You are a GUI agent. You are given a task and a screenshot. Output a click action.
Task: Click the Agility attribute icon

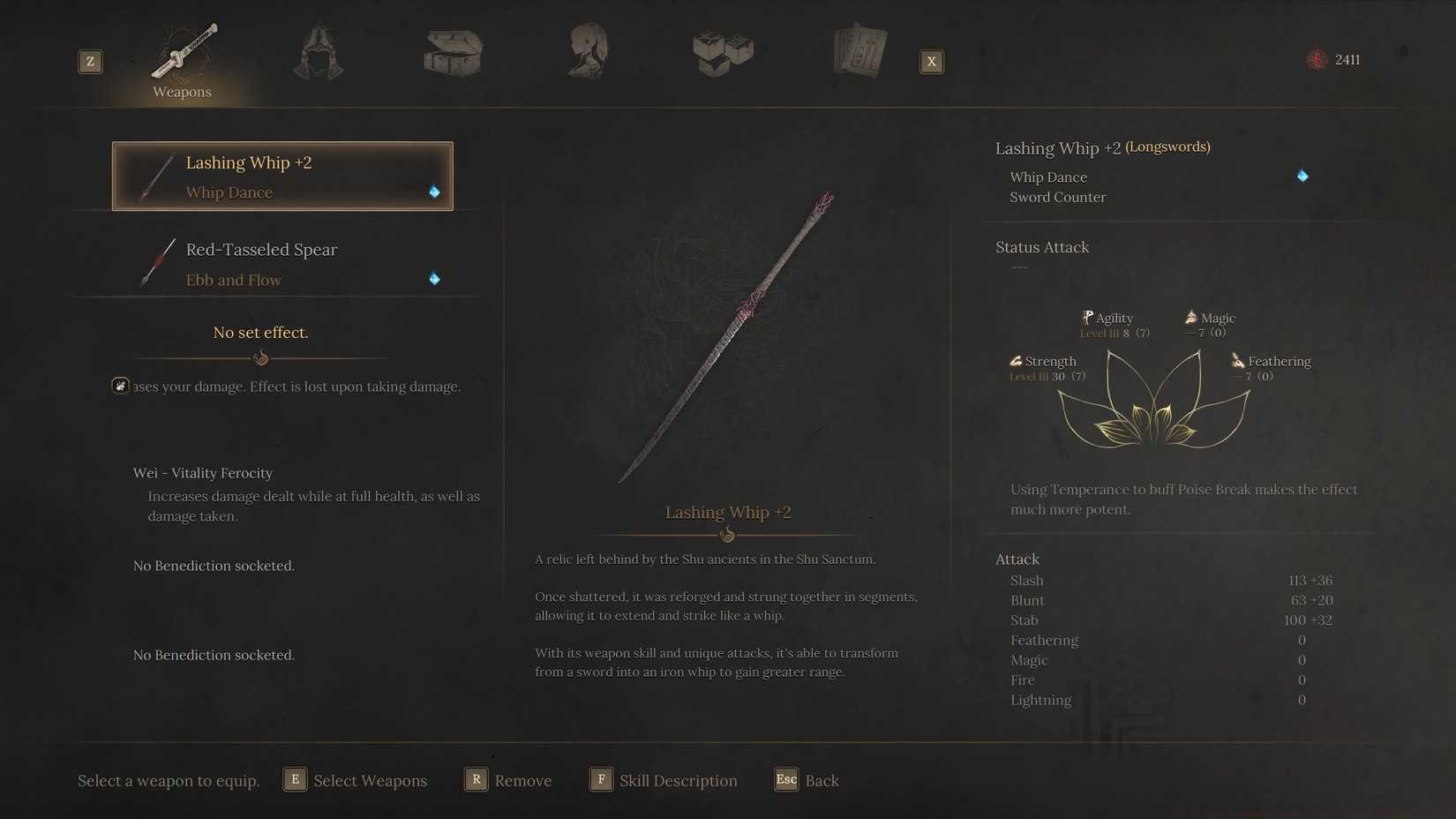(x=1086, y=317)
